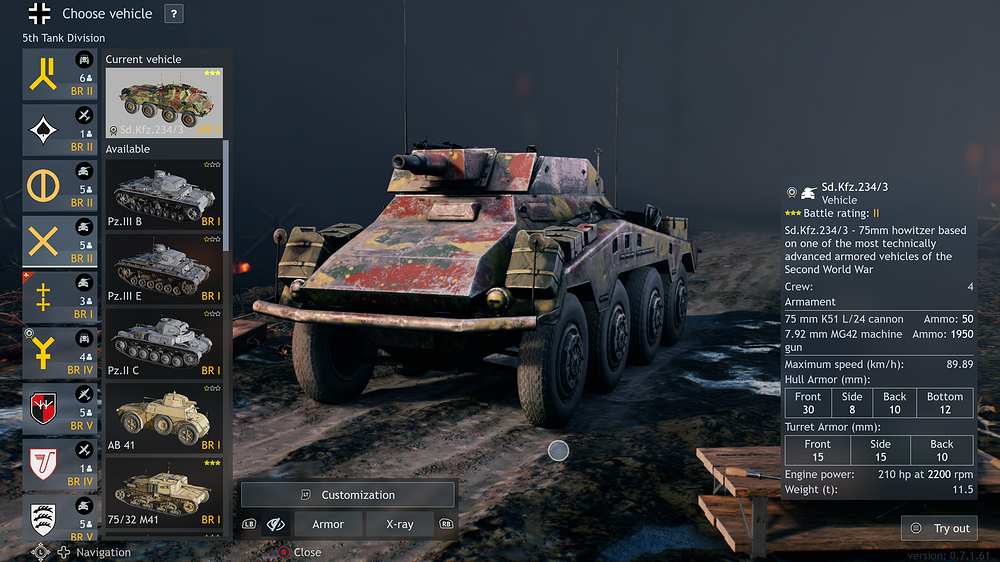1000x562 pixels.
Task: Select the yellow X emblem squad
Action: click(x=61, y=243)
